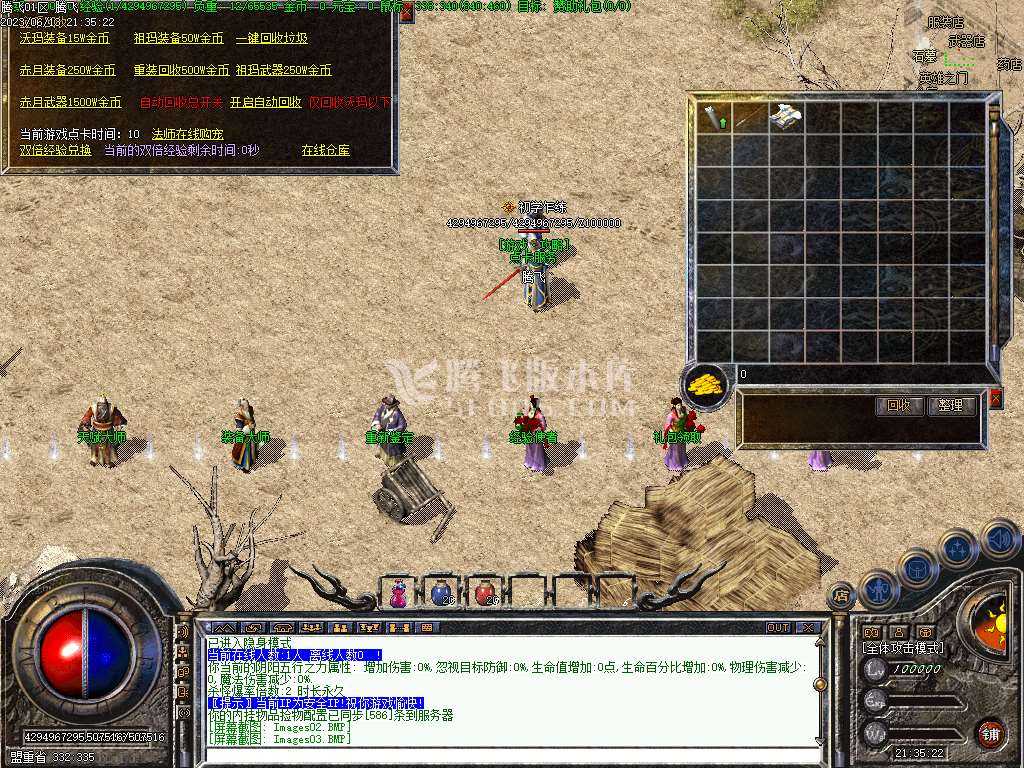The image size is (1024, 768).
Task: Select 赤月装备250W金币 recycle option
Action: [68, 71]
